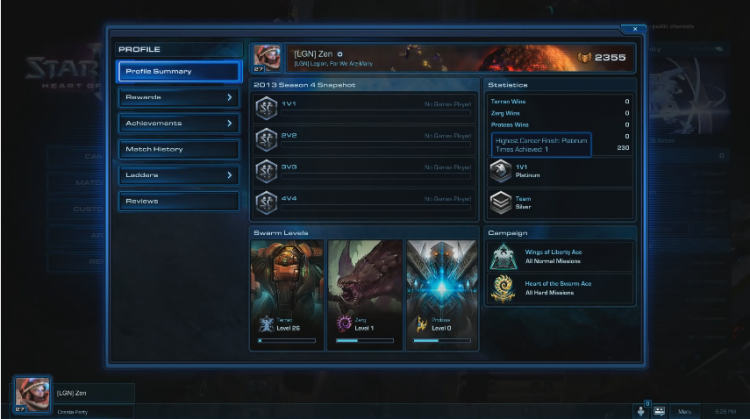The height and width of the screenshot is (419, 750).
Task: Go to the Achievements section
Action: [x=179, y=124]
